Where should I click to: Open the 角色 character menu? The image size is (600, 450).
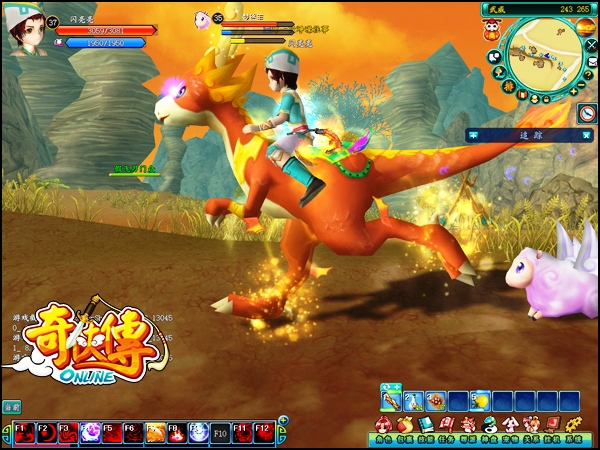pos(382,428)
